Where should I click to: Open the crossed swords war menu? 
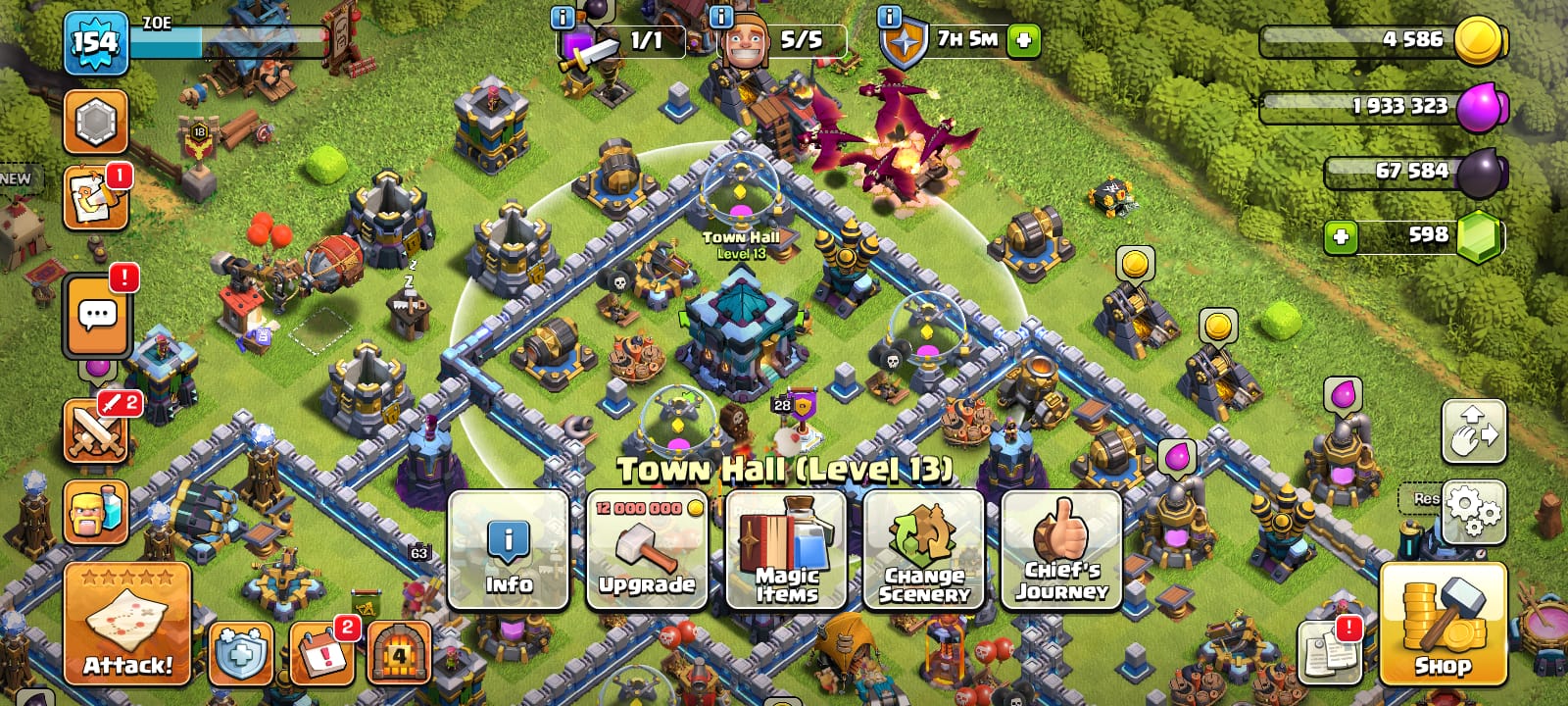pyautogui.click(x=96, y=431)
